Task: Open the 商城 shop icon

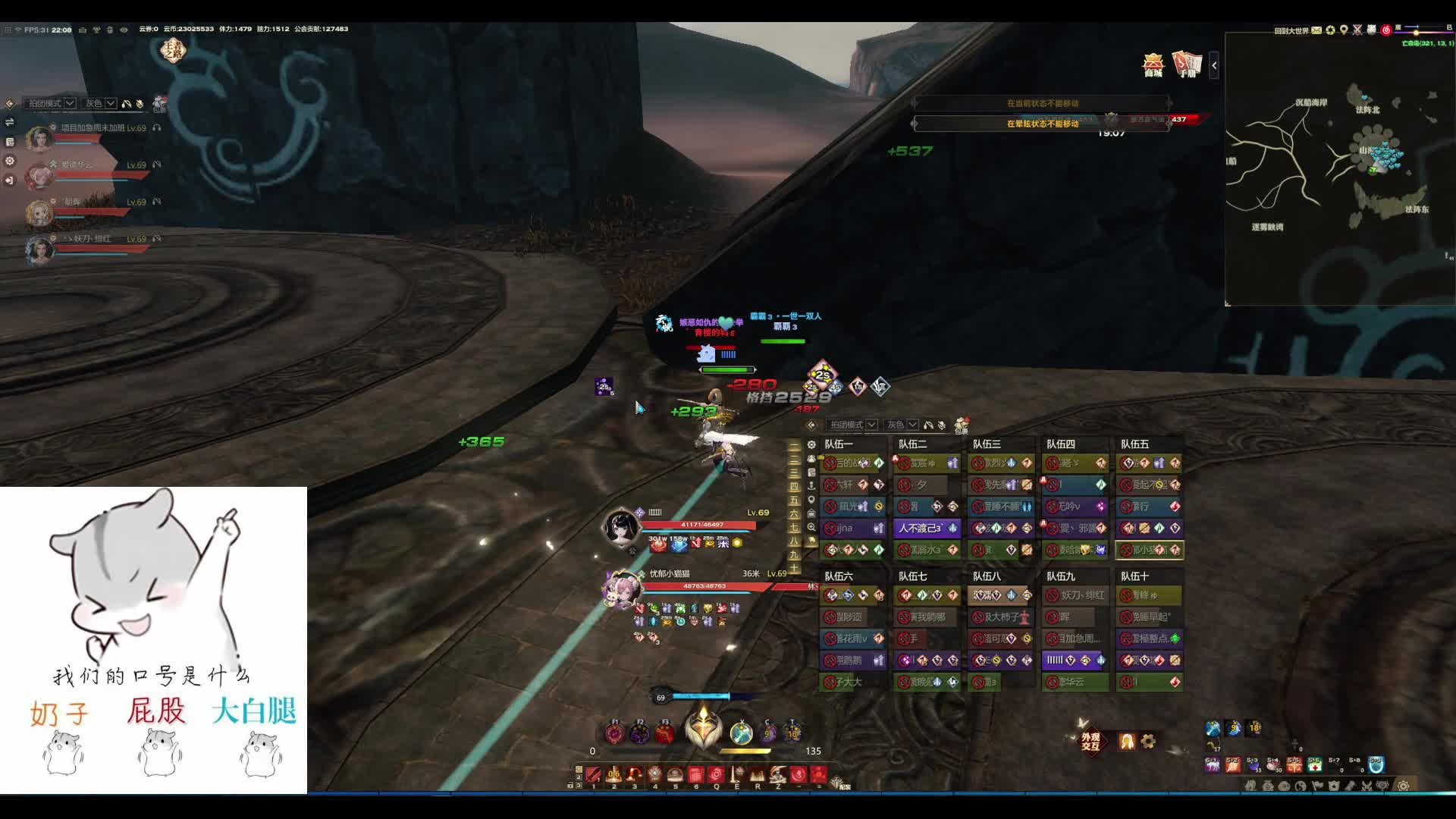Action: pyautogui.click(x=1153, y=64)
